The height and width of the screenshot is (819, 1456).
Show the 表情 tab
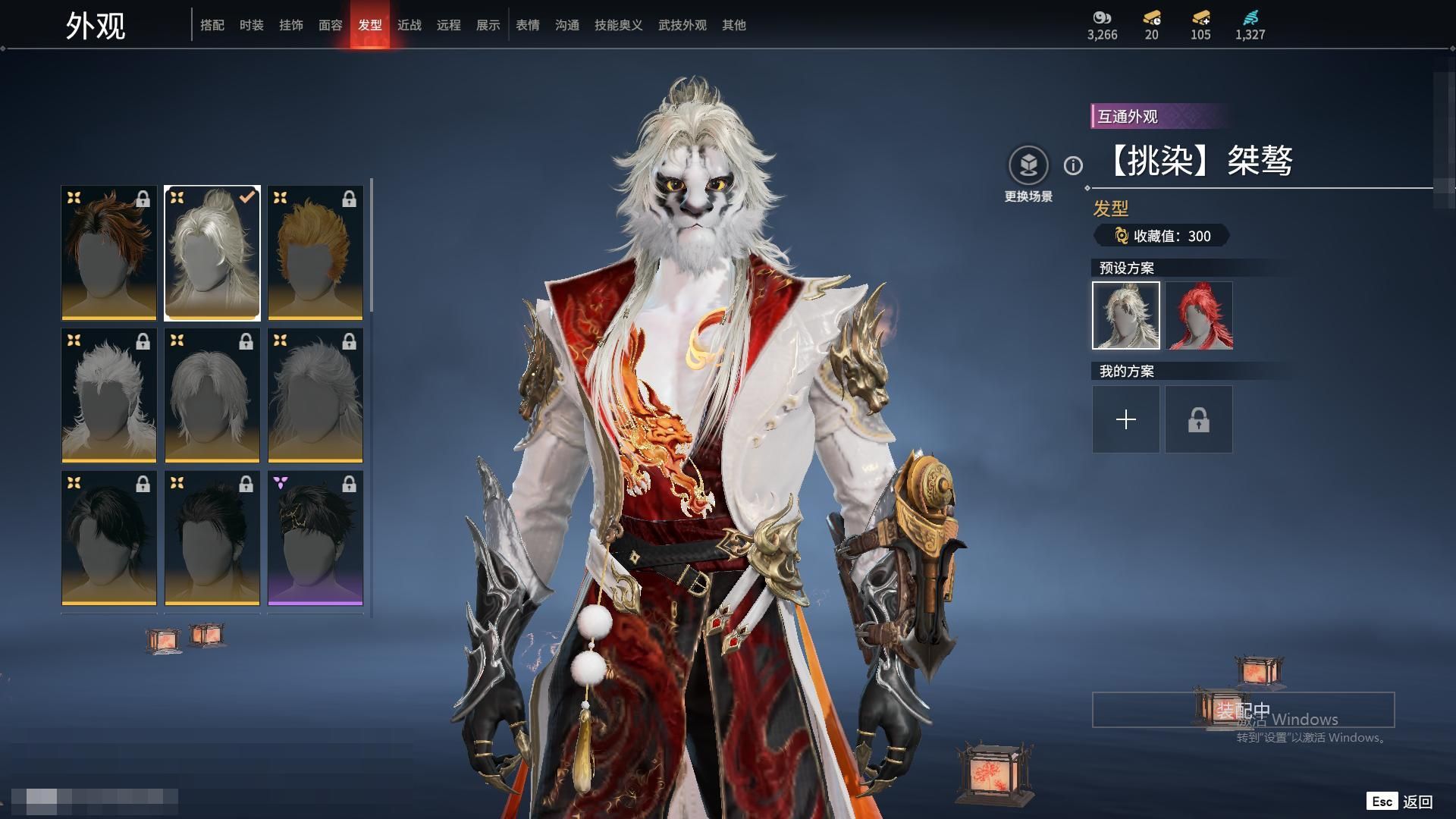click(528, 25)
